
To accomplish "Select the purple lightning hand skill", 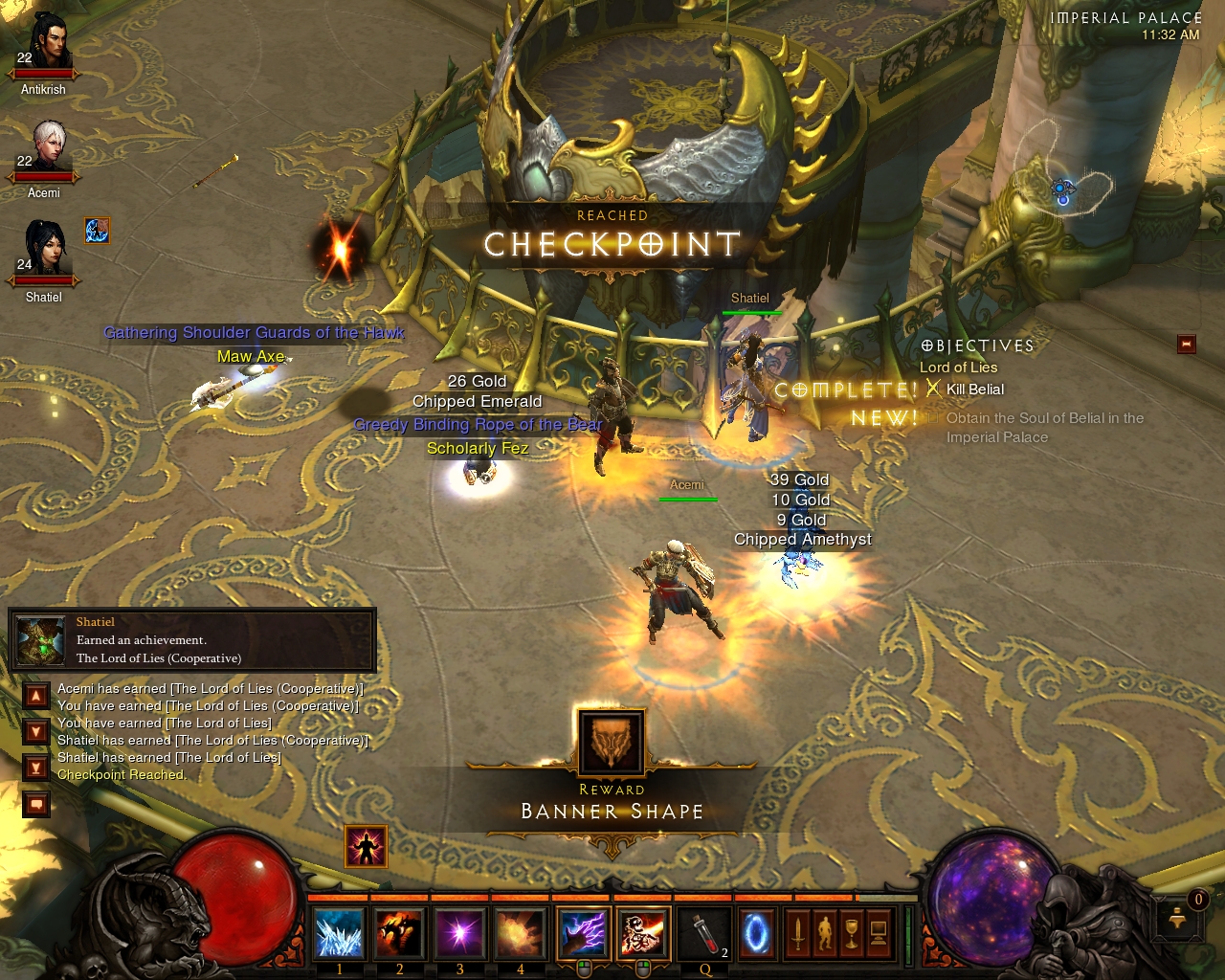I will [x=583, y=934].
